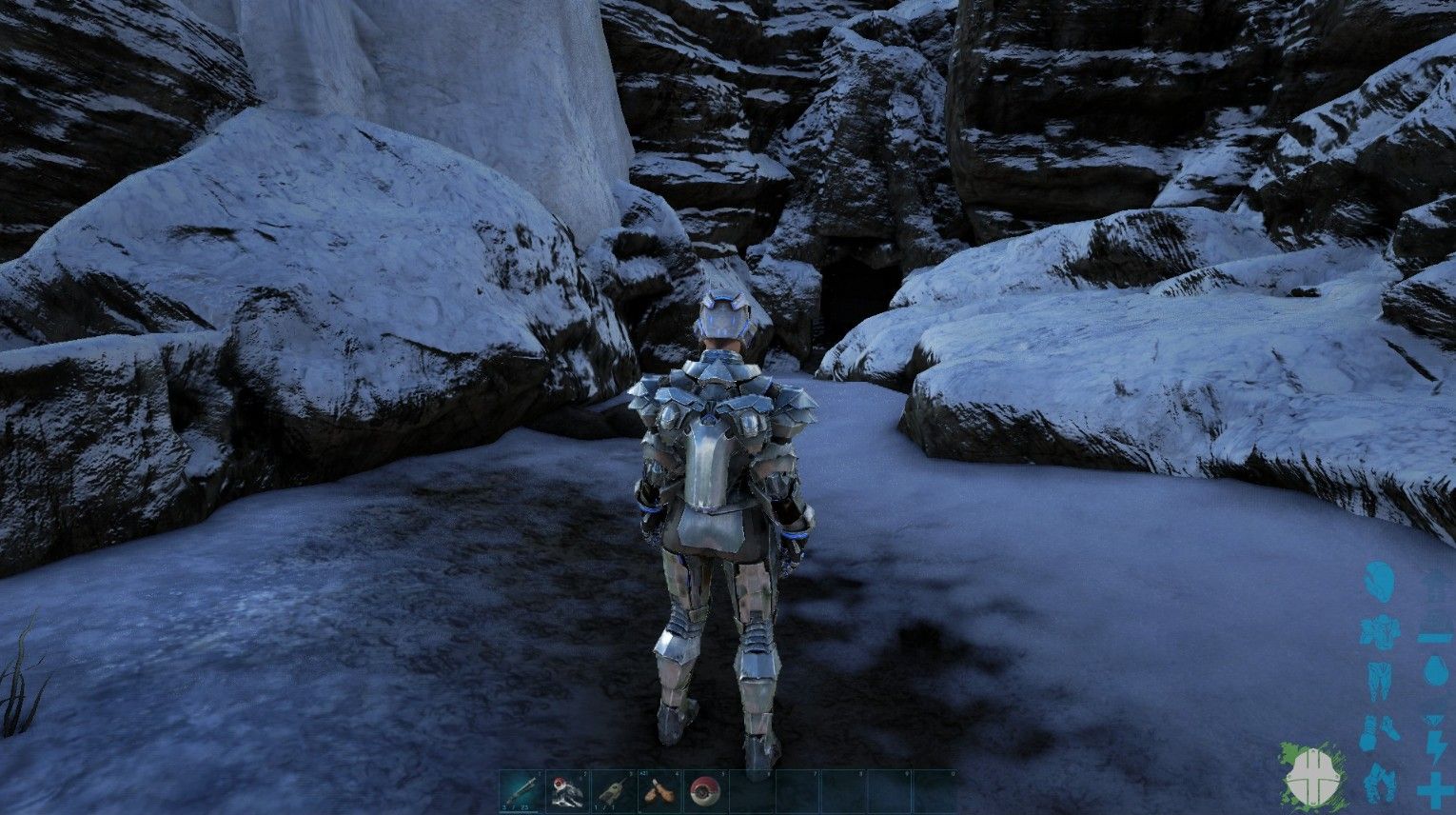Viewport: 1456px width, 815px height.
Task: Equip the olive handheld device in slot 3
Action: point(613,790)
